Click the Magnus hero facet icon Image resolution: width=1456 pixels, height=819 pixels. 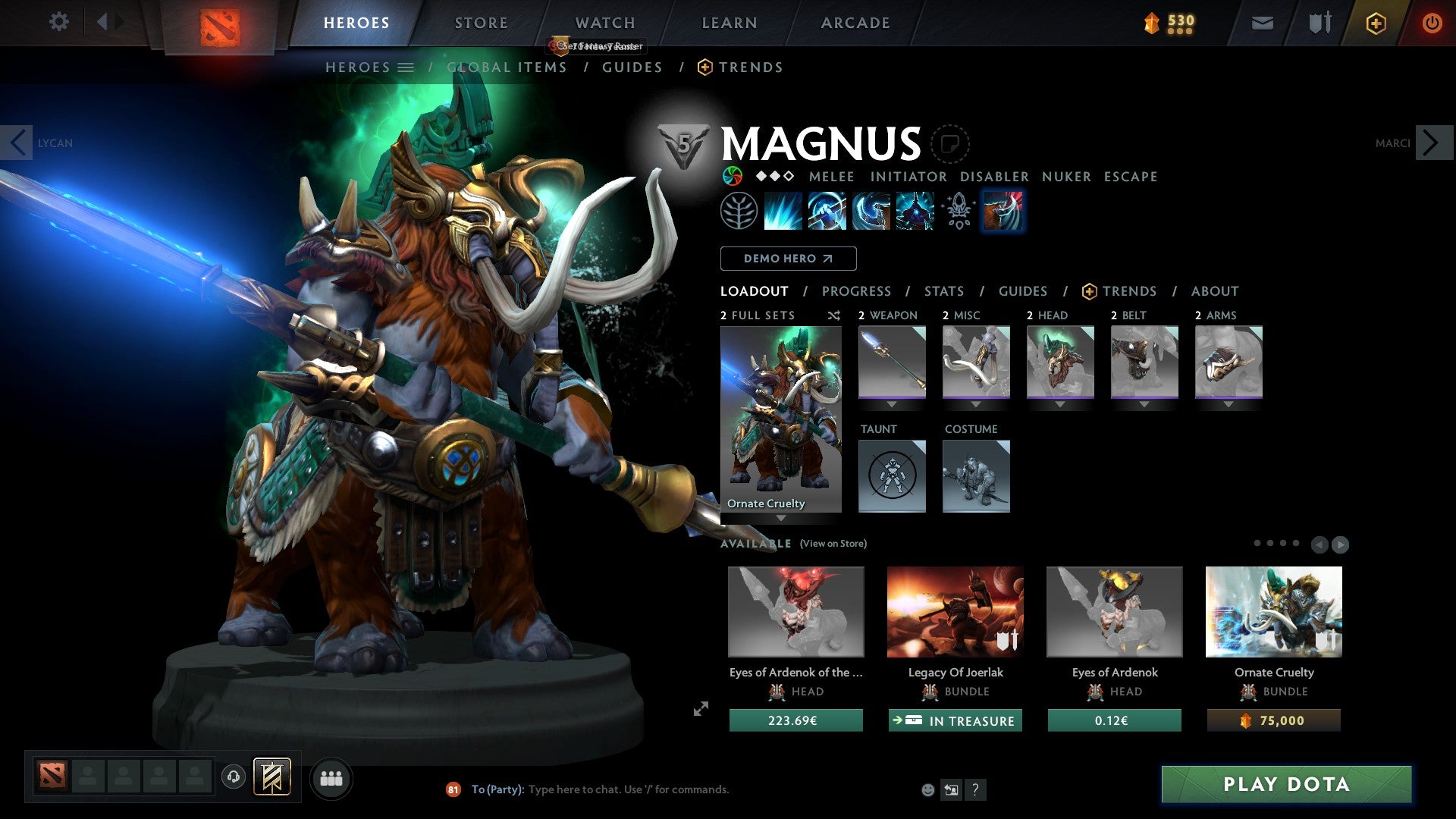(732, 176)
